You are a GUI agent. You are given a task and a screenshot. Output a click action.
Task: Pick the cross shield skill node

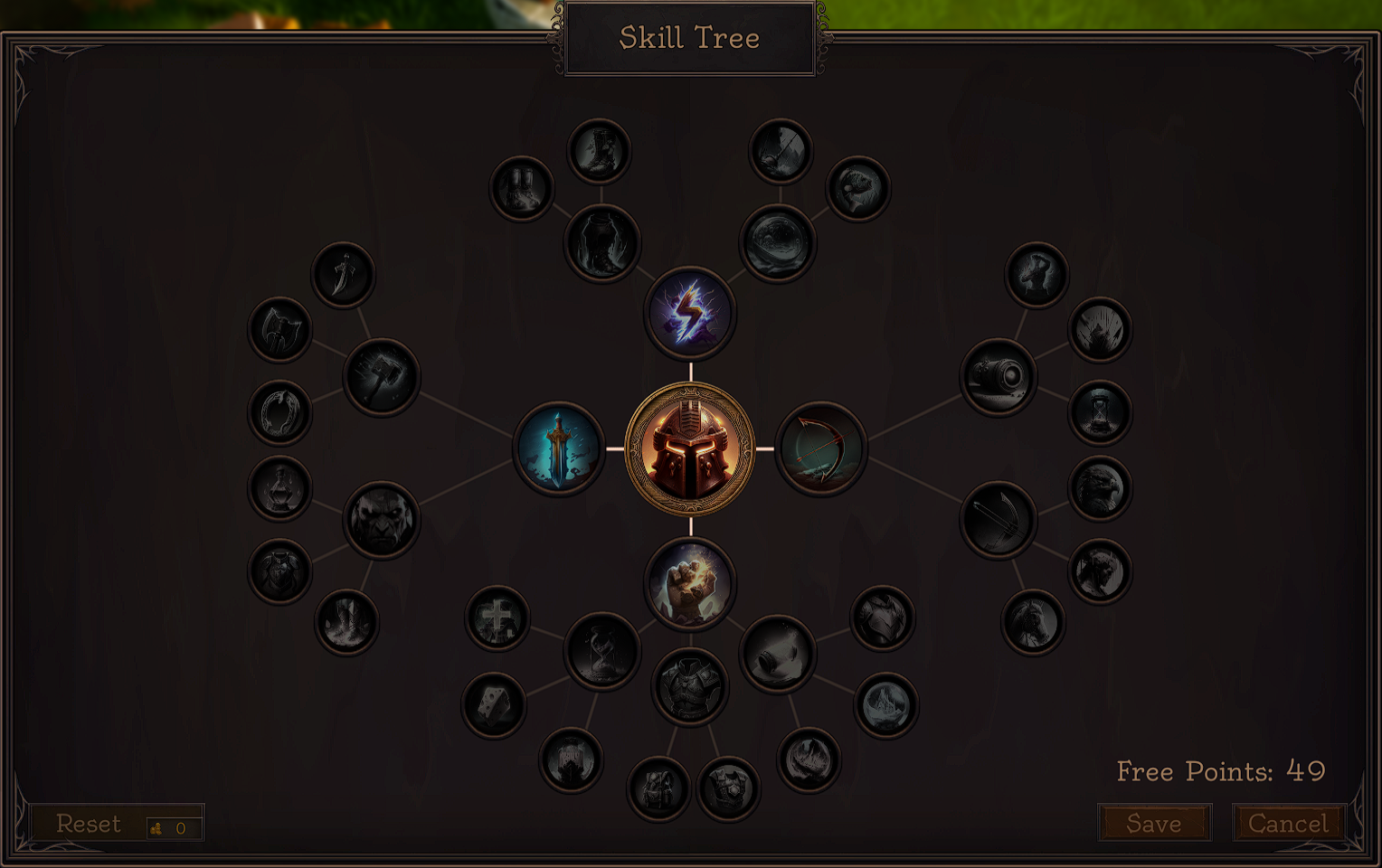click(497, 619)
